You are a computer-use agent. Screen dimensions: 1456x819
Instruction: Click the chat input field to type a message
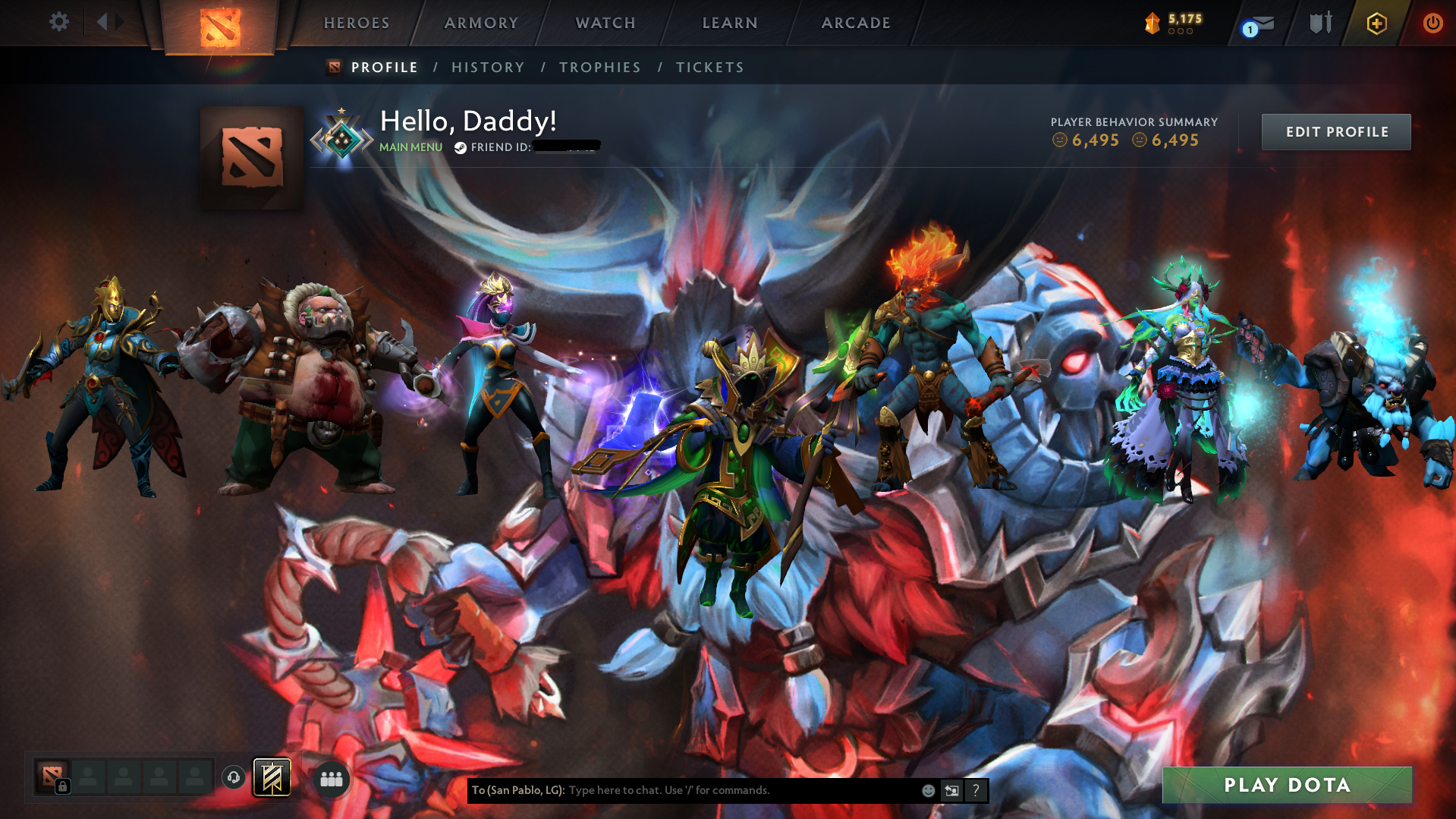click(x=721, y=790)
